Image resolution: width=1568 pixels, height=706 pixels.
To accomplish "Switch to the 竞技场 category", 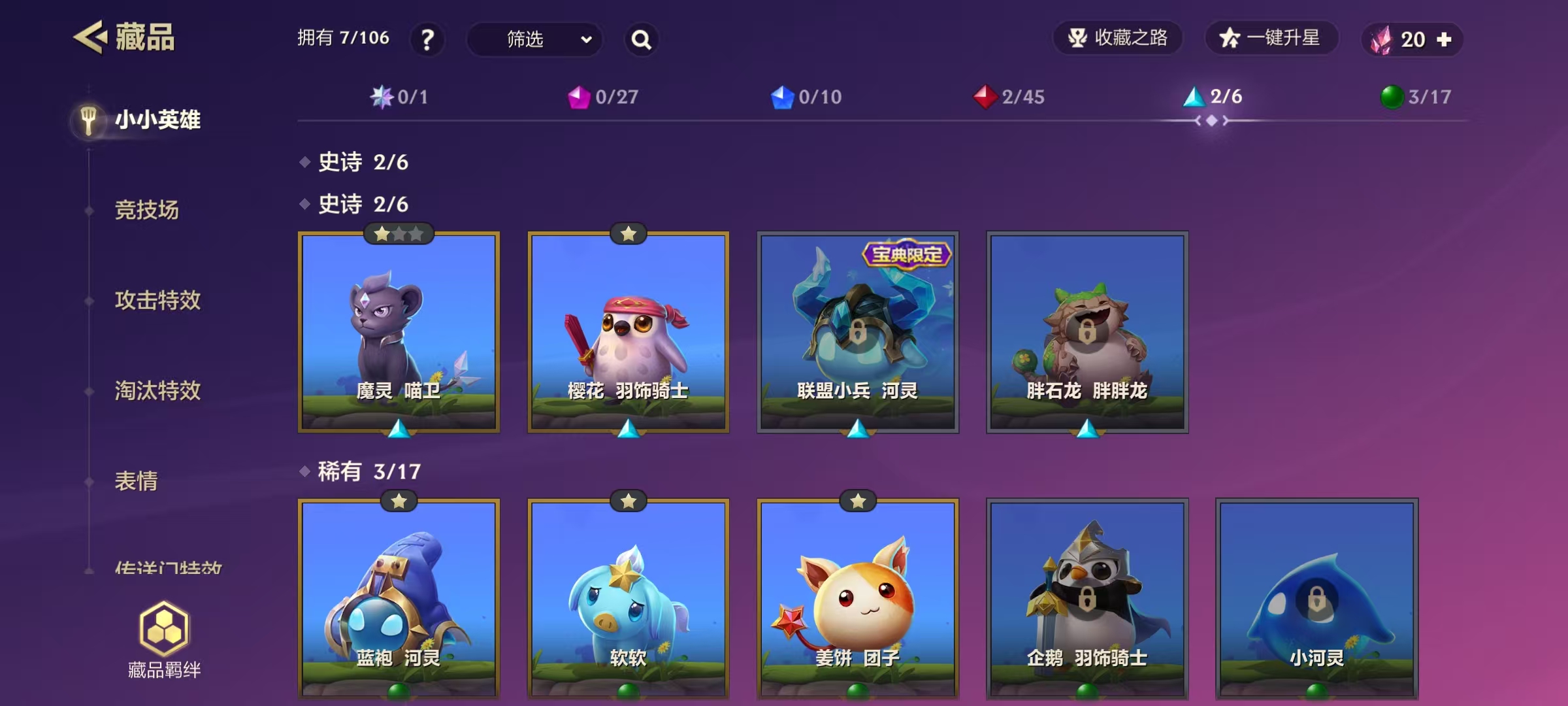I will [x=146, y=210].
